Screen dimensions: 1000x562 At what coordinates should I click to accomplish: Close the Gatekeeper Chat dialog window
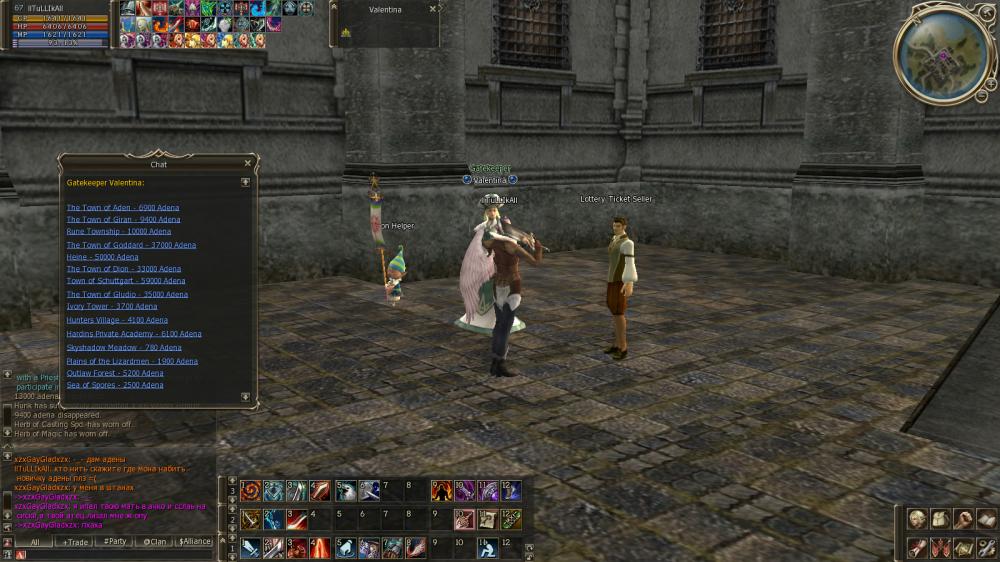pyautogui.click(x=248, y=163)
